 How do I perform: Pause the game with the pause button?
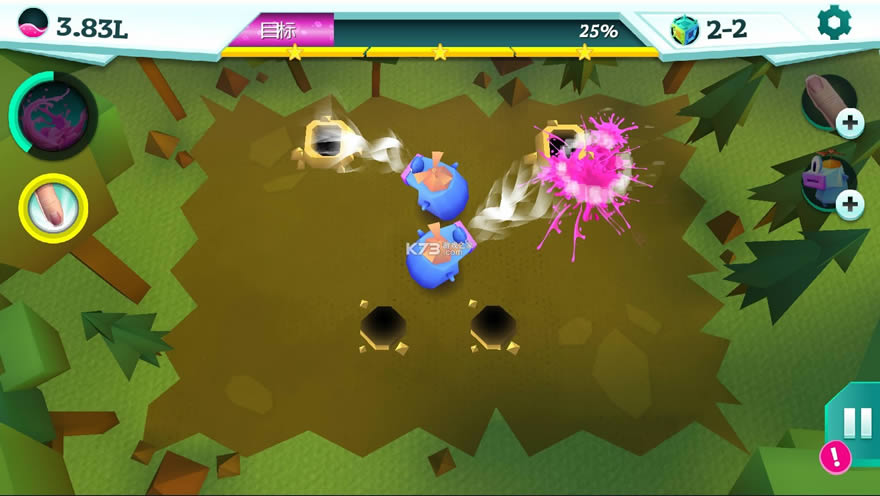[x=858, y=423]
